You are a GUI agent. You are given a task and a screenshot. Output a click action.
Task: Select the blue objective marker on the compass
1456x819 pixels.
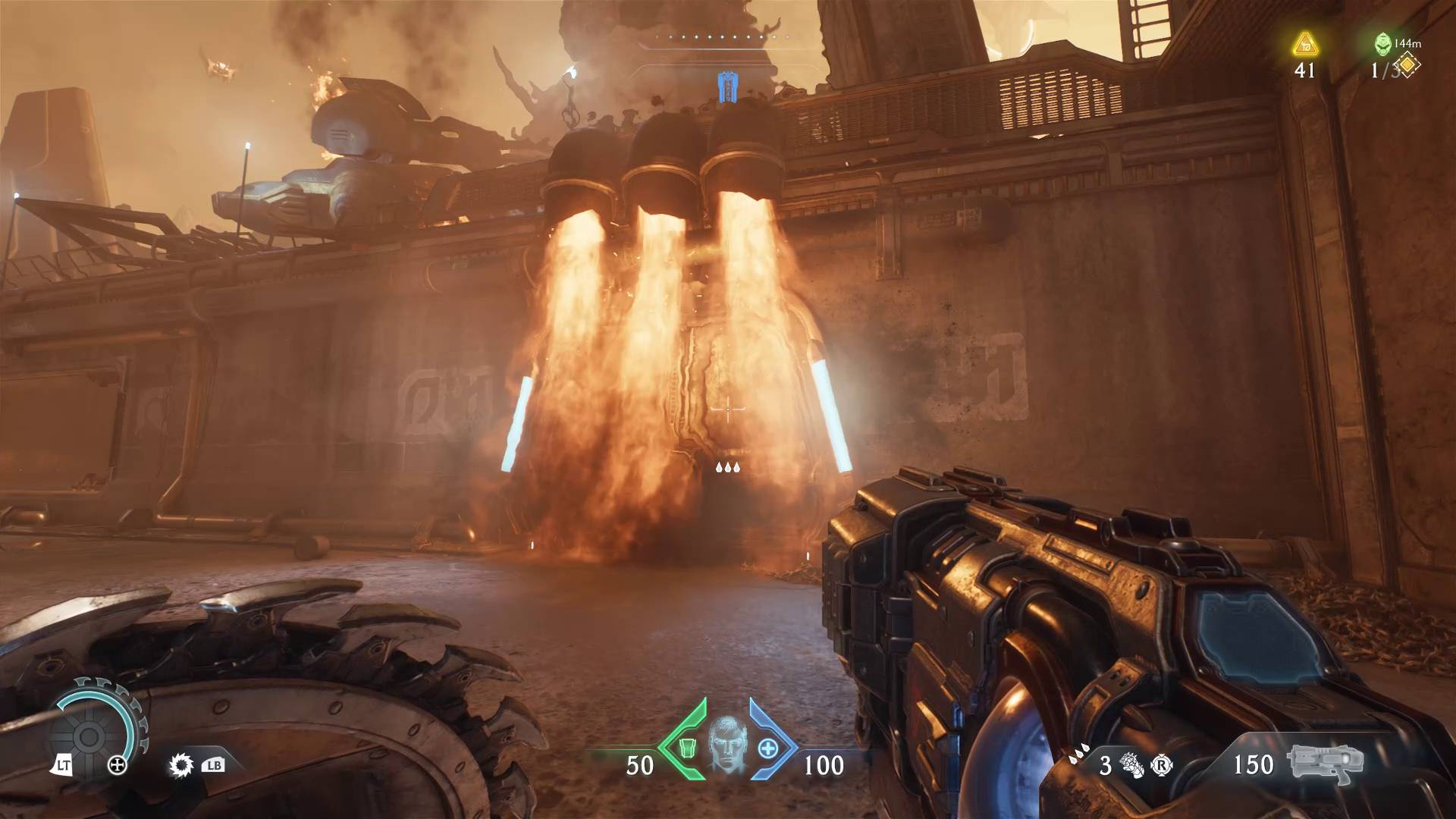(x=727, y=86)
